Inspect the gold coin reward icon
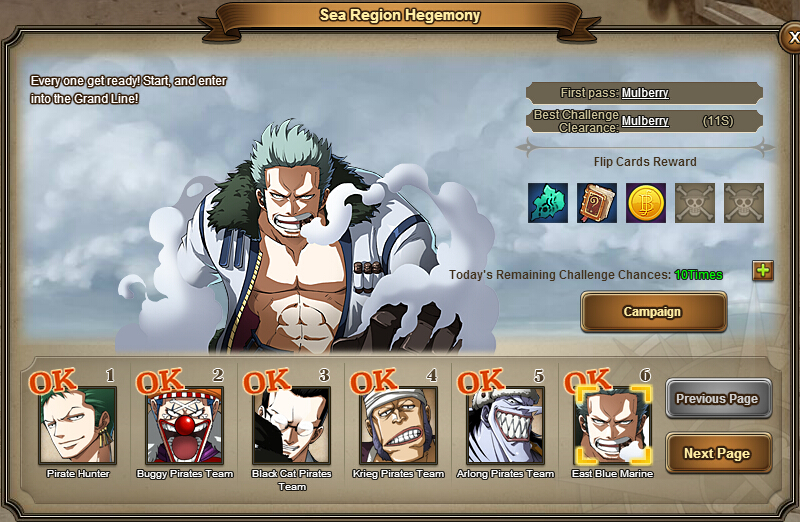 (x=646, y=203)
